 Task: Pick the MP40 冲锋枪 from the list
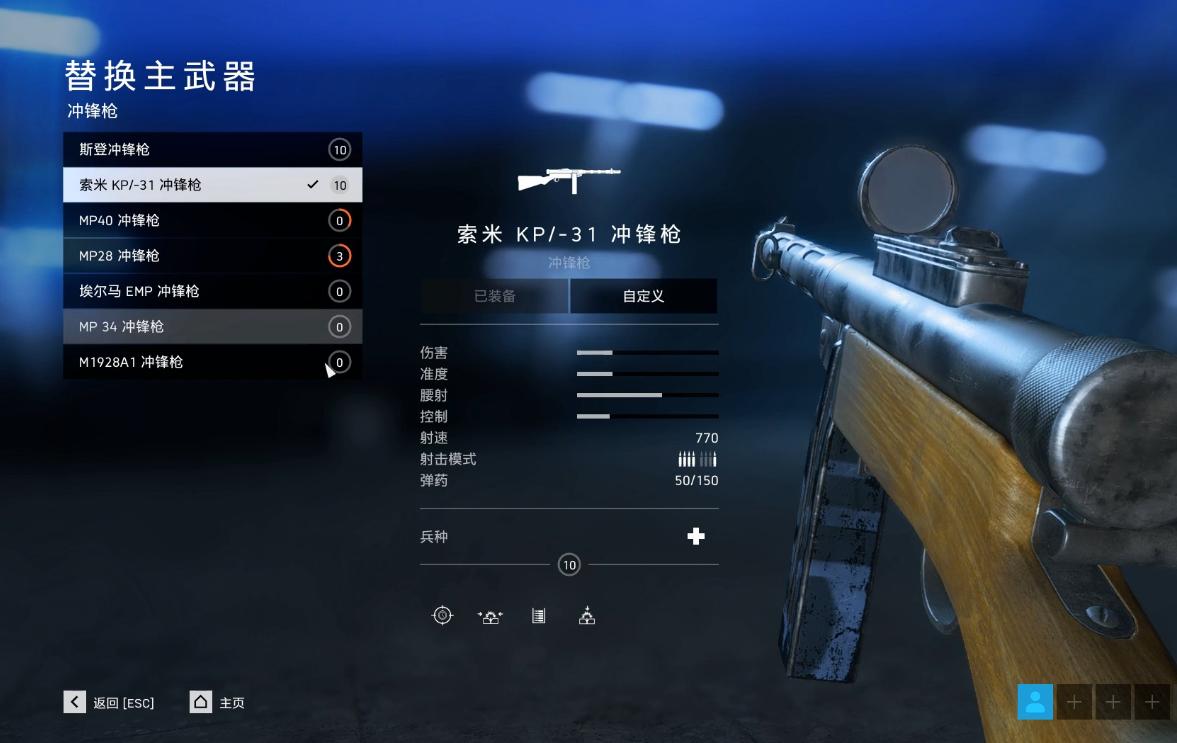tap(212, 220)
